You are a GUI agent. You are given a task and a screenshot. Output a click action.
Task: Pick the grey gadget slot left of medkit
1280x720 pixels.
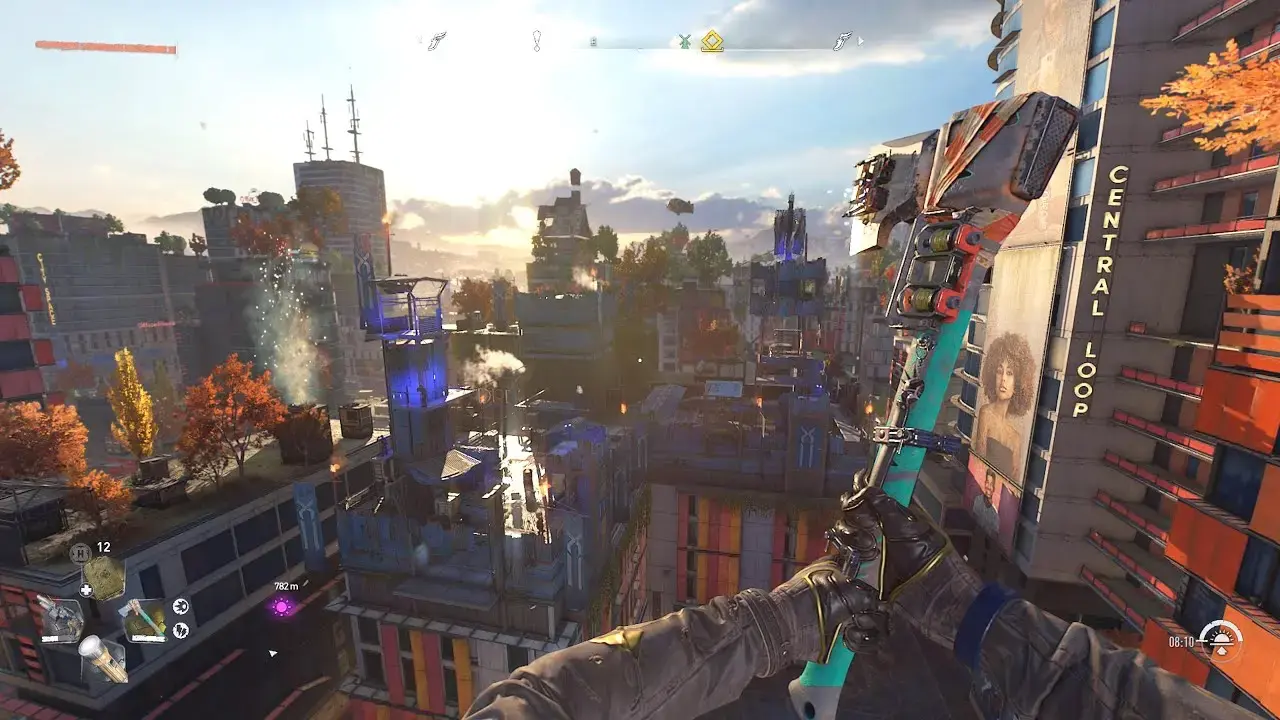[61, 619]
